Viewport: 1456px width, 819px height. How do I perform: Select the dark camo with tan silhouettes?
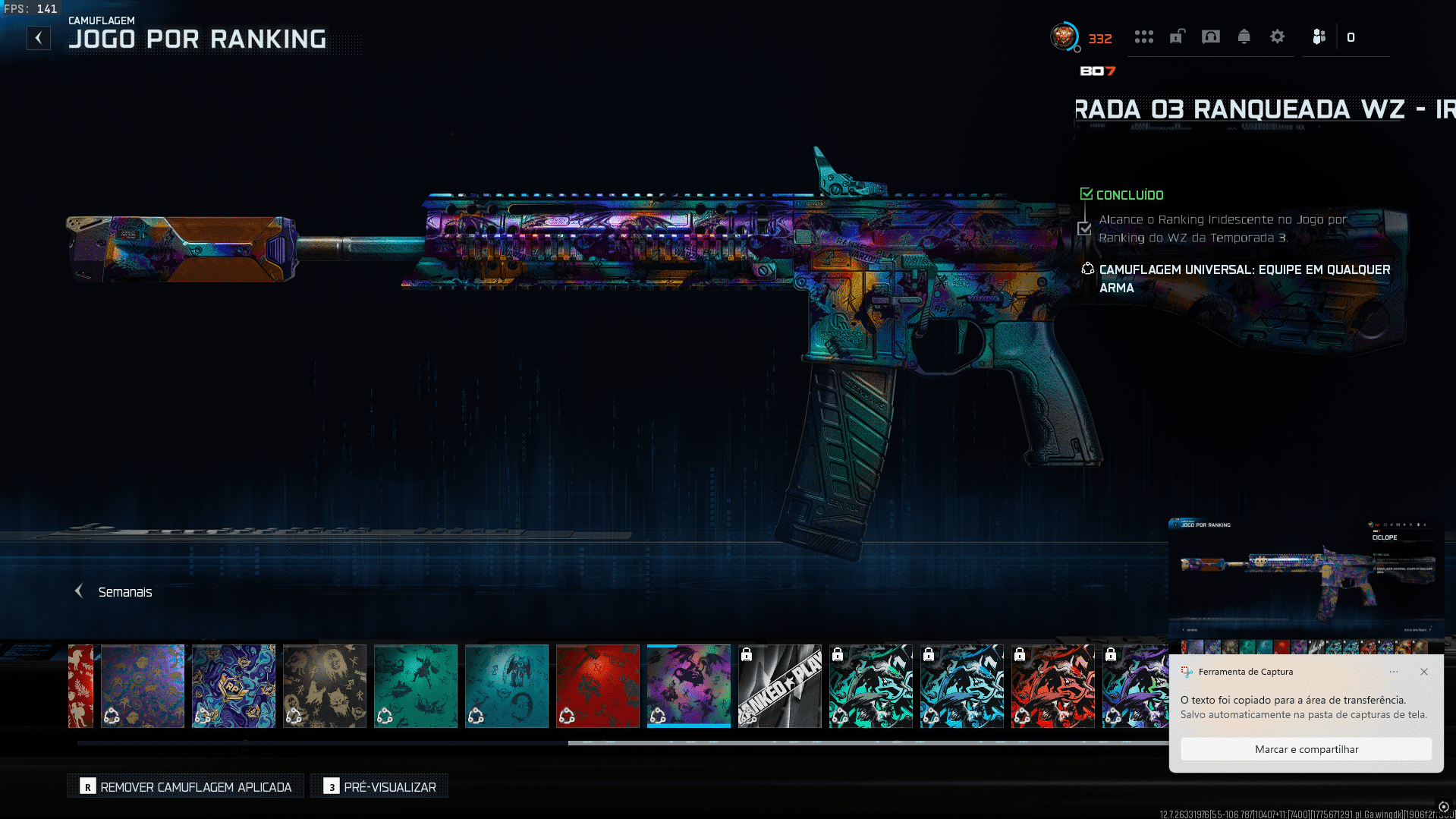(325, 686)
